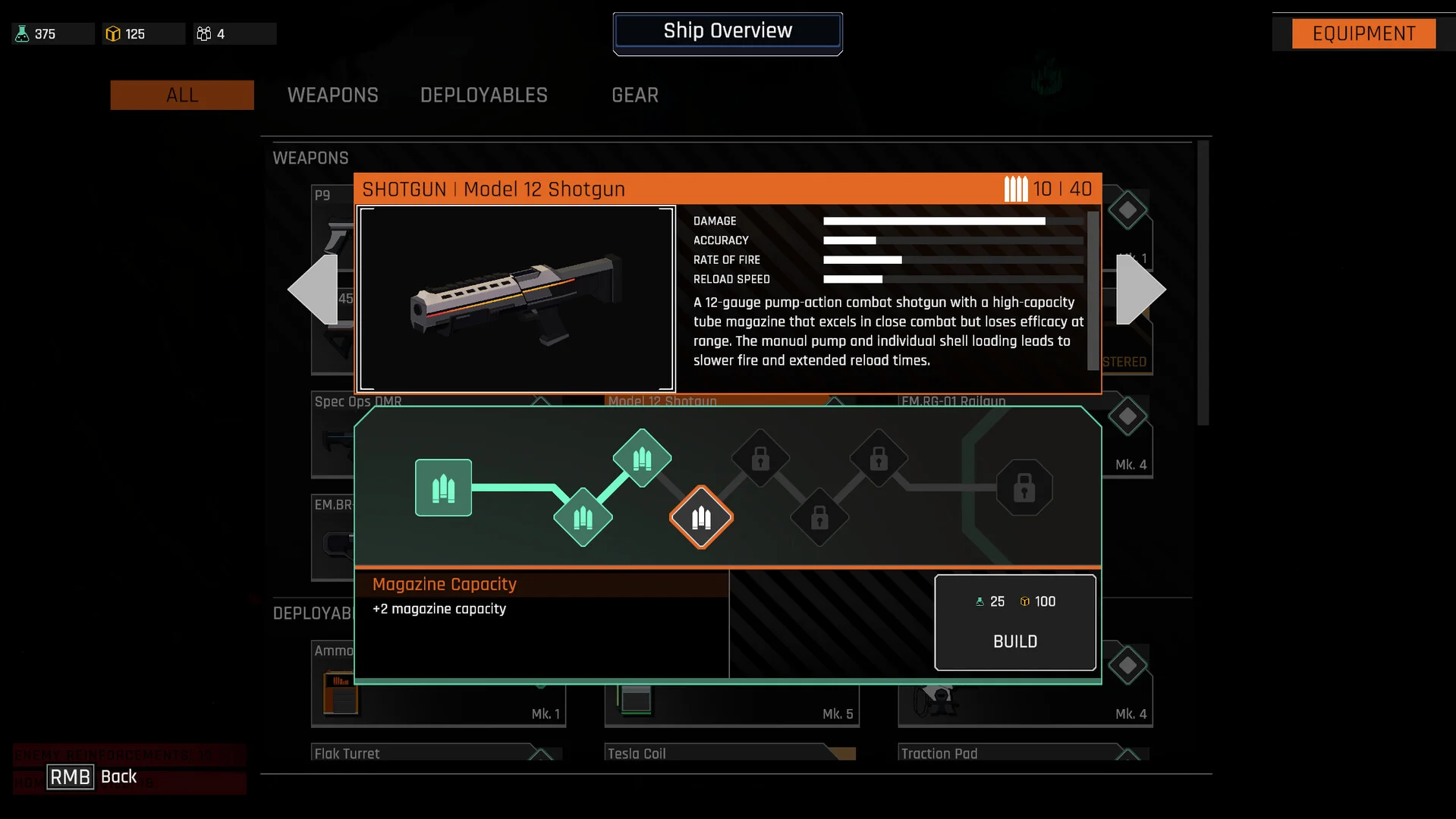Switch to the ALL category tab
Image resolution: width=1456 pixels, height=819 pixels.
click(x=182, y=96)
